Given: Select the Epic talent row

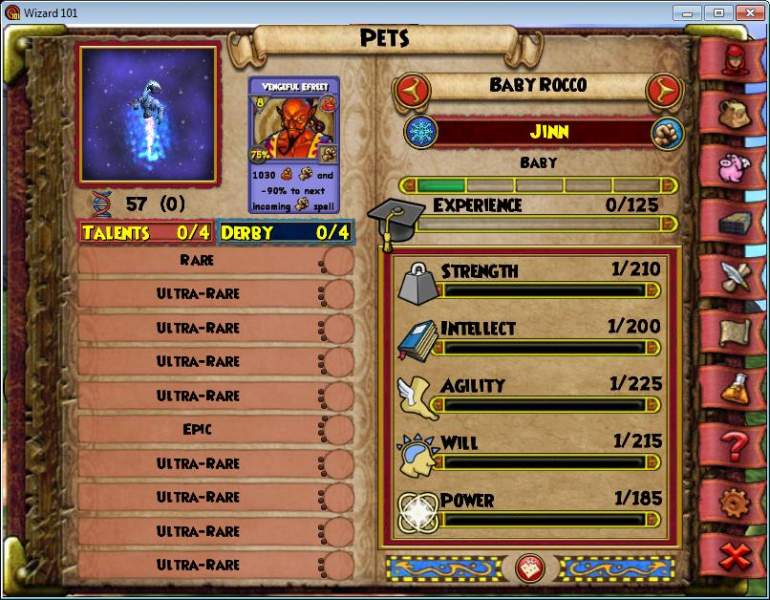Looking at the screenshot, I should click(x=197, y=429).
